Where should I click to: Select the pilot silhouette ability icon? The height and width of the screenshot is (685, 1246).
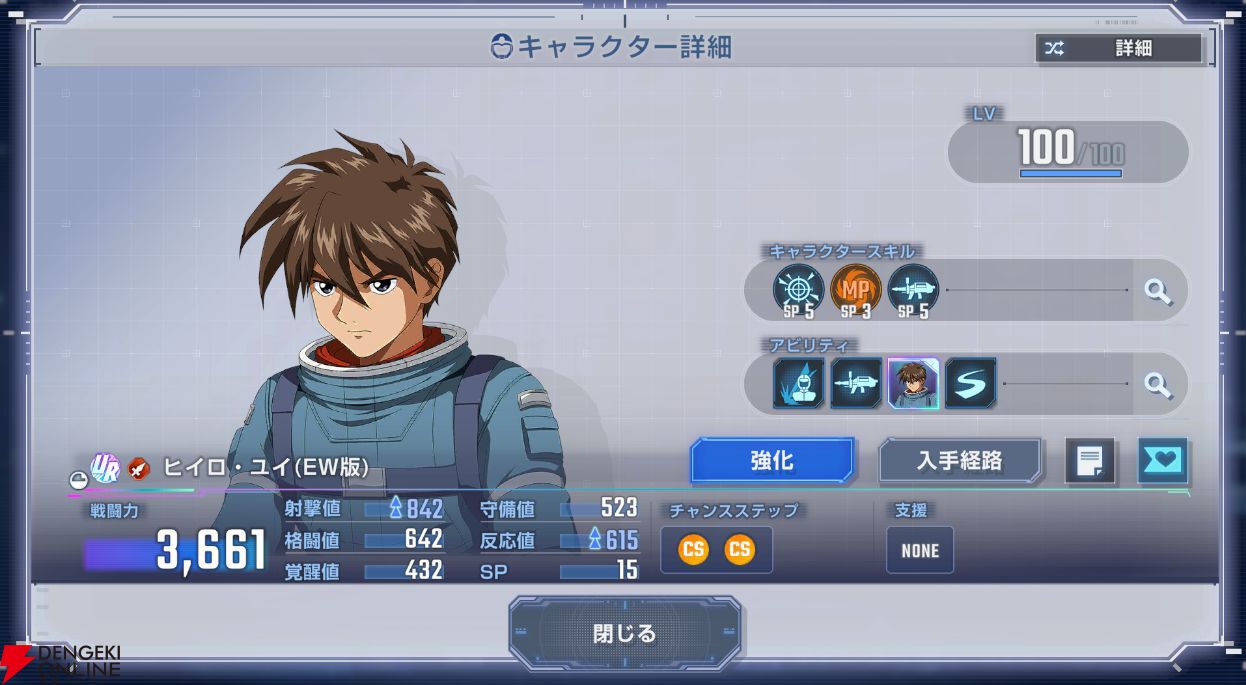[799, 384]
